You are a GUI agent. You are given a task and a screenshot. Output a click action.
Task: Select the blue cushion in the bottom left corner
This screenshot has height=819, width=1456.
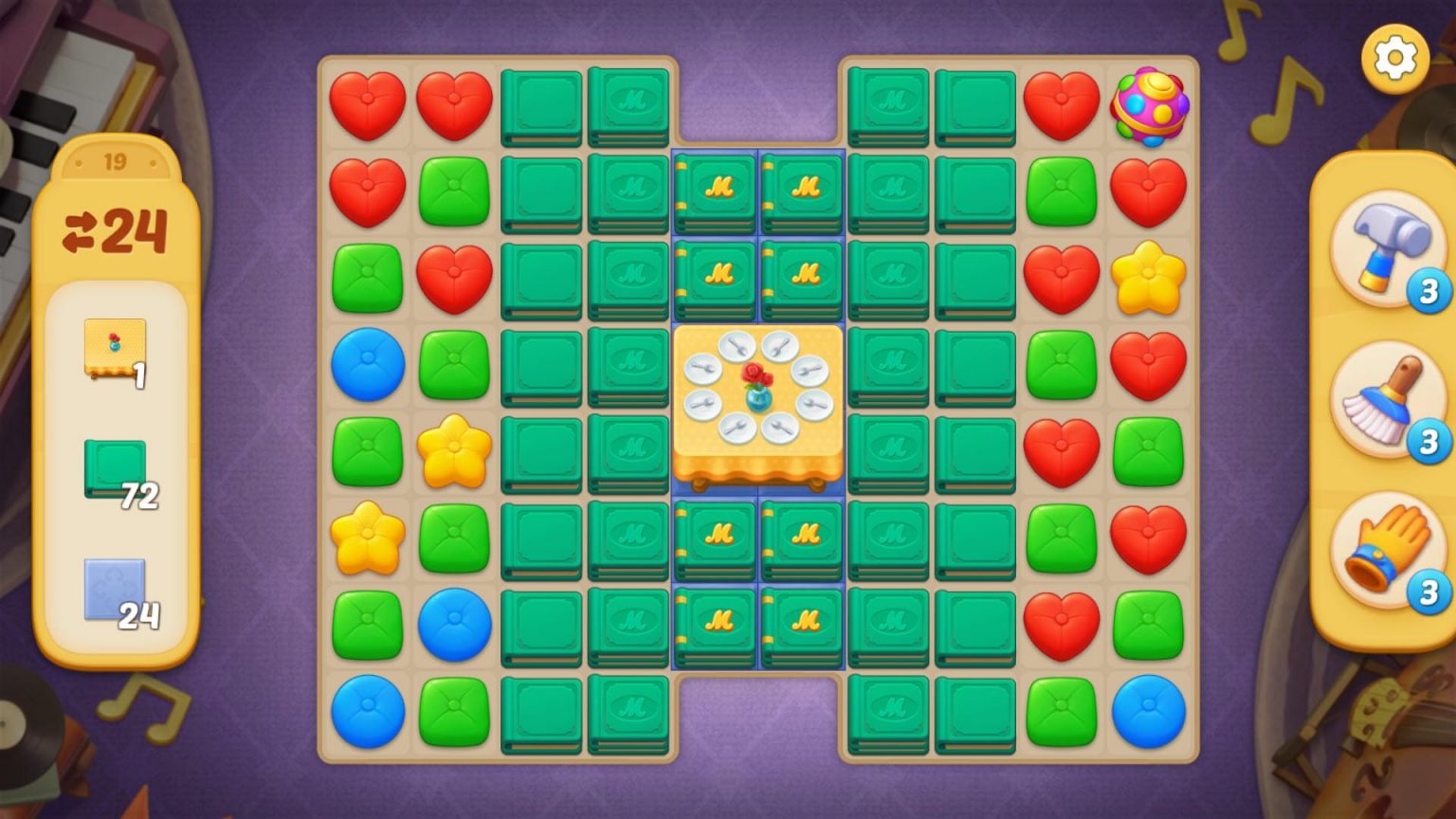click(x=366, y=713)
